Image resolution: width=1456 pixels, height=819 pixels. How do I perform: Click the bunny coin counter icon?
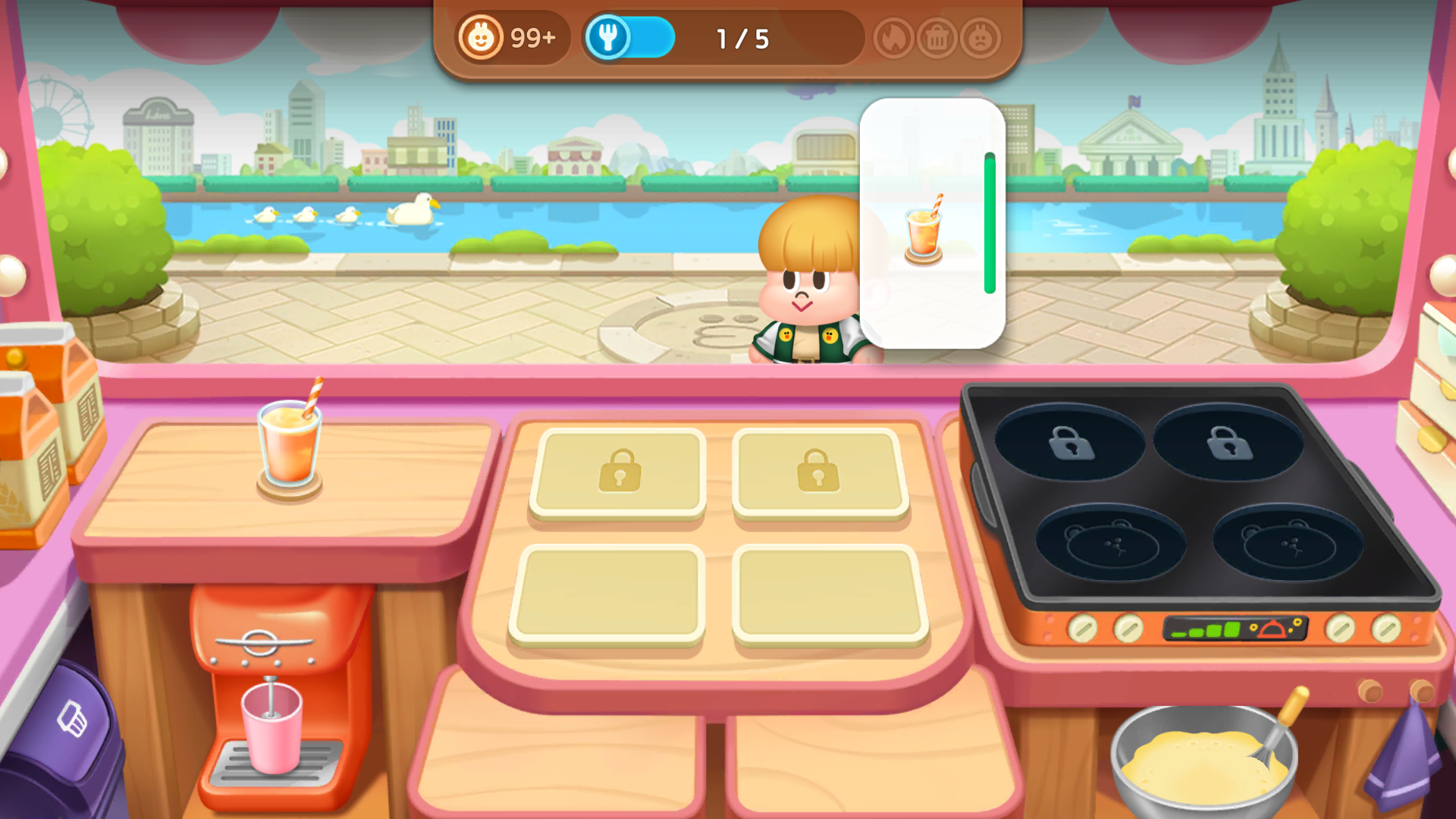click(x=480, y=37)
